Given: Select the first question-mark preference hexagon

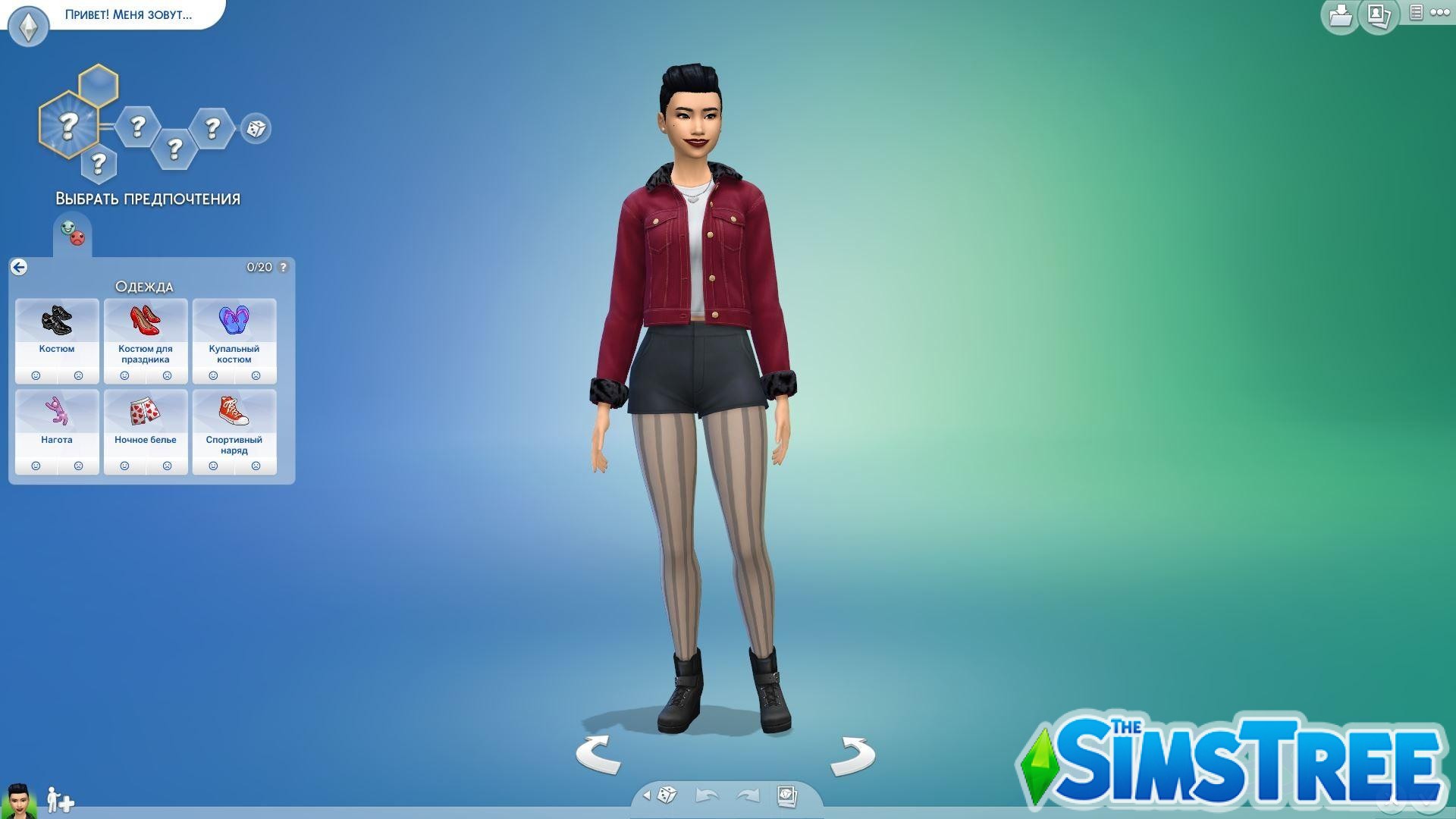Looking at the screenshot, I should tap(69, 124).
